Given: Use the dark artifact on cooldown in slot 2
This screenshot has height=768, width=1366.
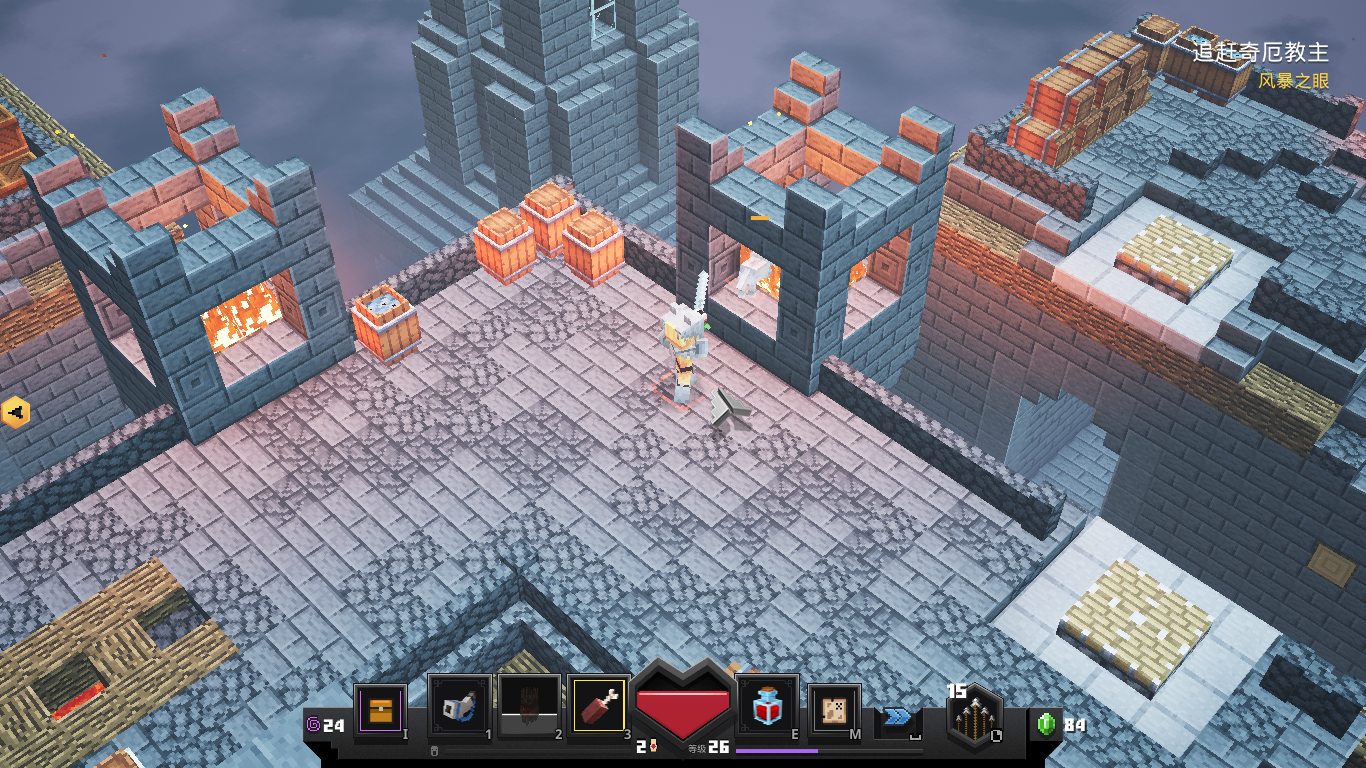Looking at the screenshot, I should pos(530,706).
